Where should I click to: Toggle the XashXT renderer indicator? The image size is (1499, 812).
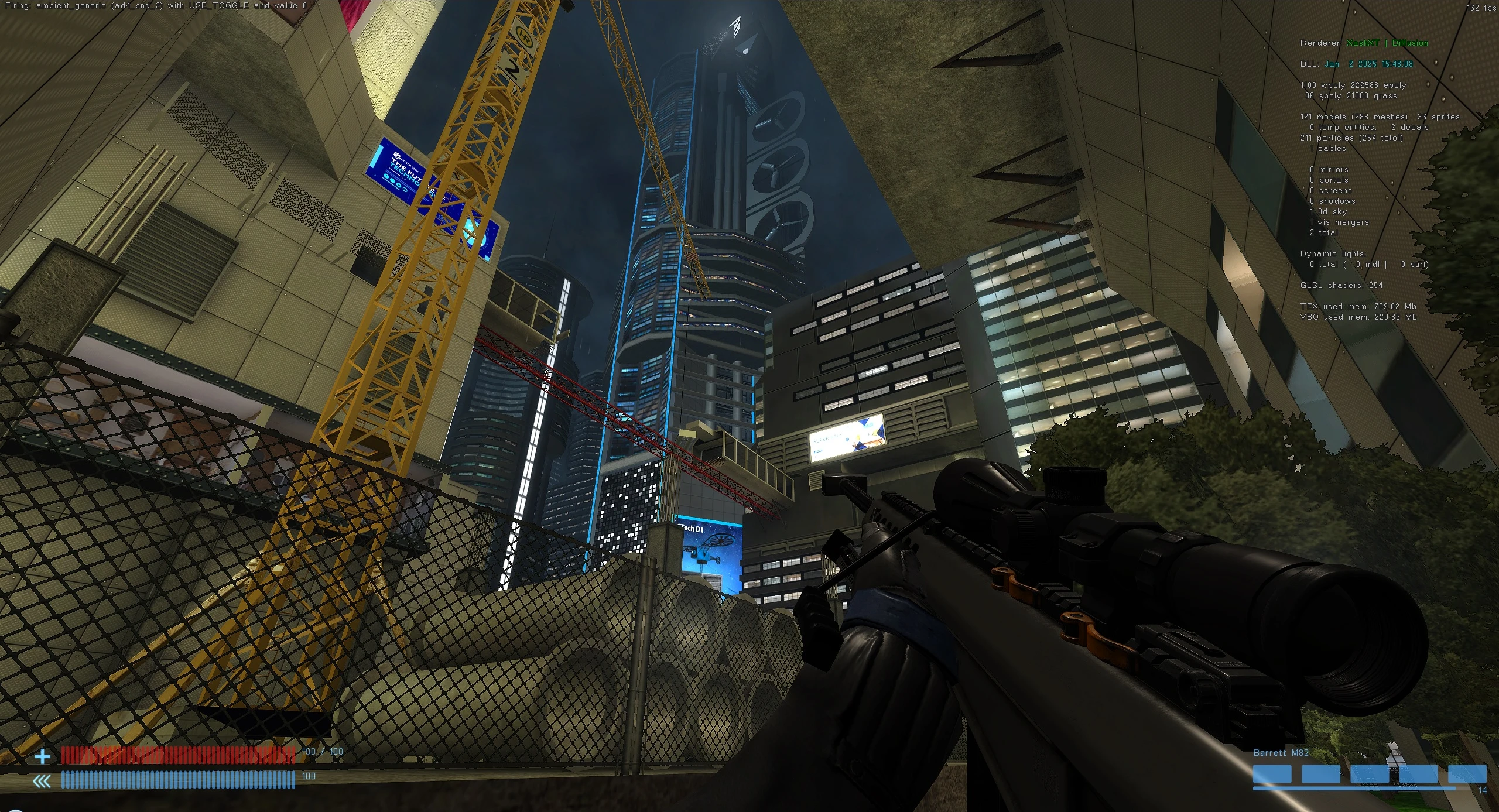[x=1363, y=43]
